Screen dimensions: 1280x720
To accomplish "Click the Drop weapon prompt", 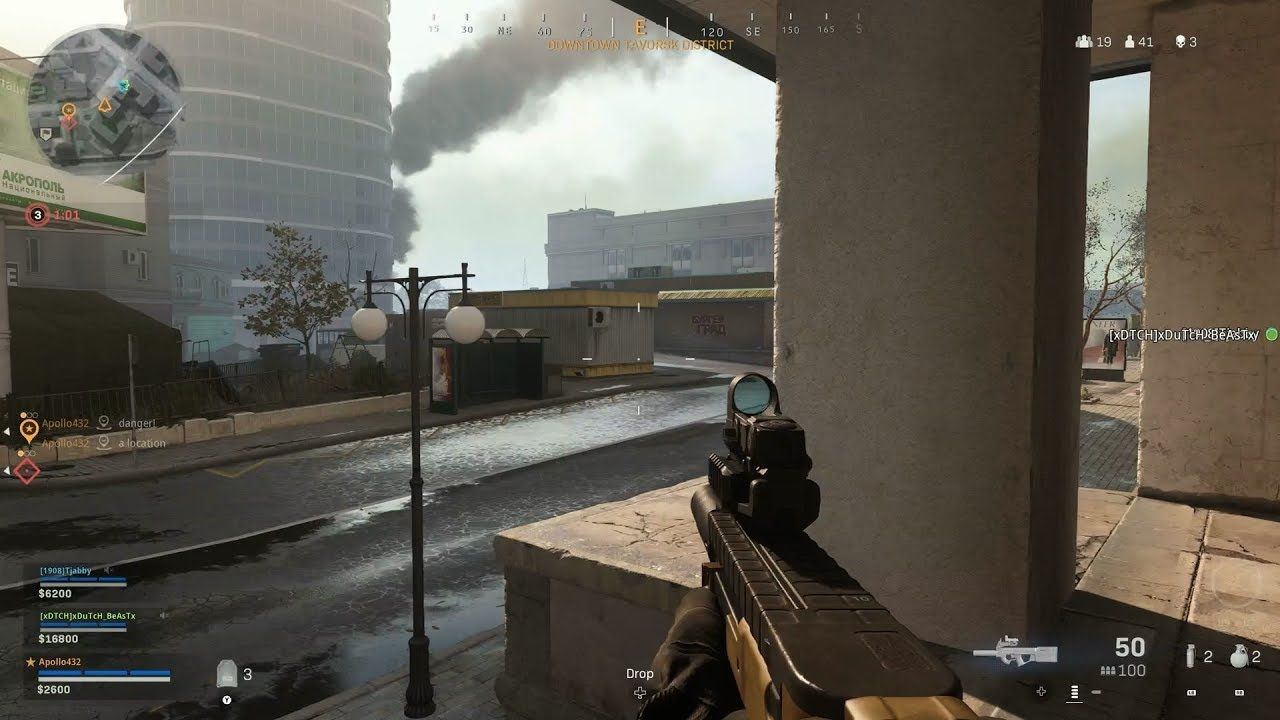I will (640, 673).
